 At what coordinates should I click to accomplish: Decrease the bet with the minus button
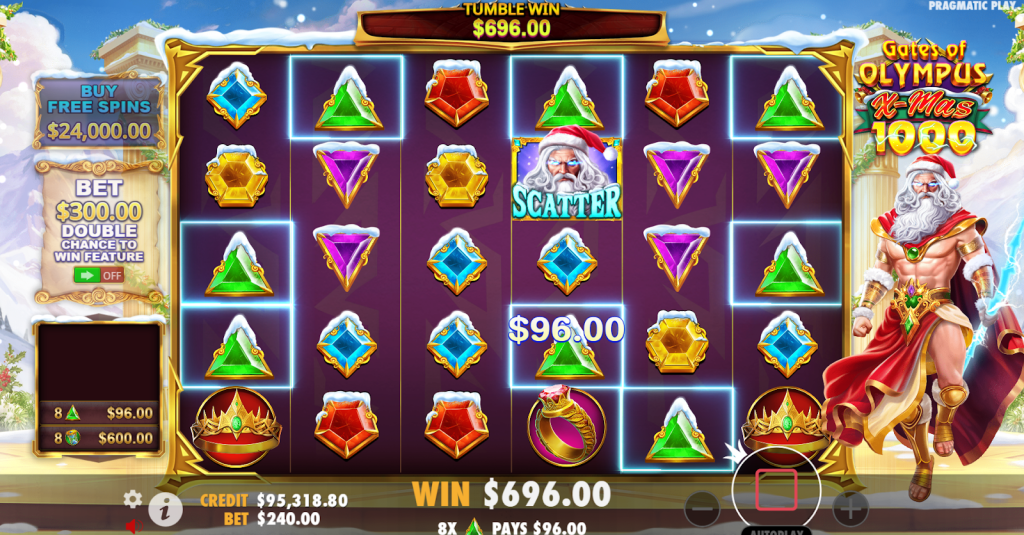point(703,509)
